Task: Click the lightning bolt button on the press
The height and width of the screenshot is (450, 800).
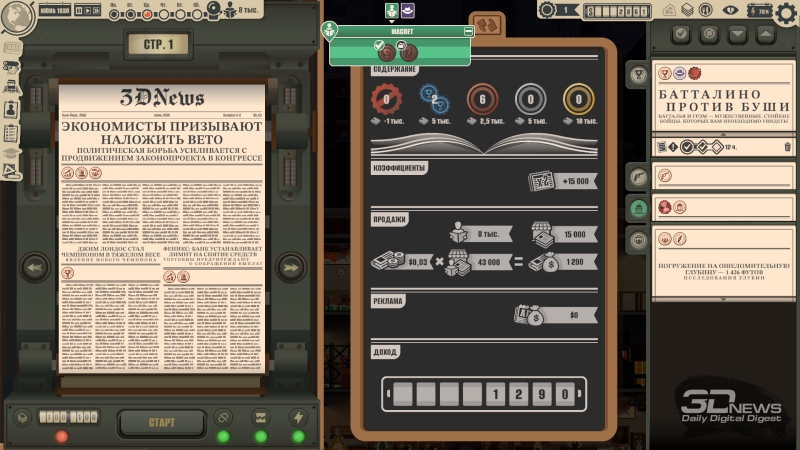Action: click(298, 418)
